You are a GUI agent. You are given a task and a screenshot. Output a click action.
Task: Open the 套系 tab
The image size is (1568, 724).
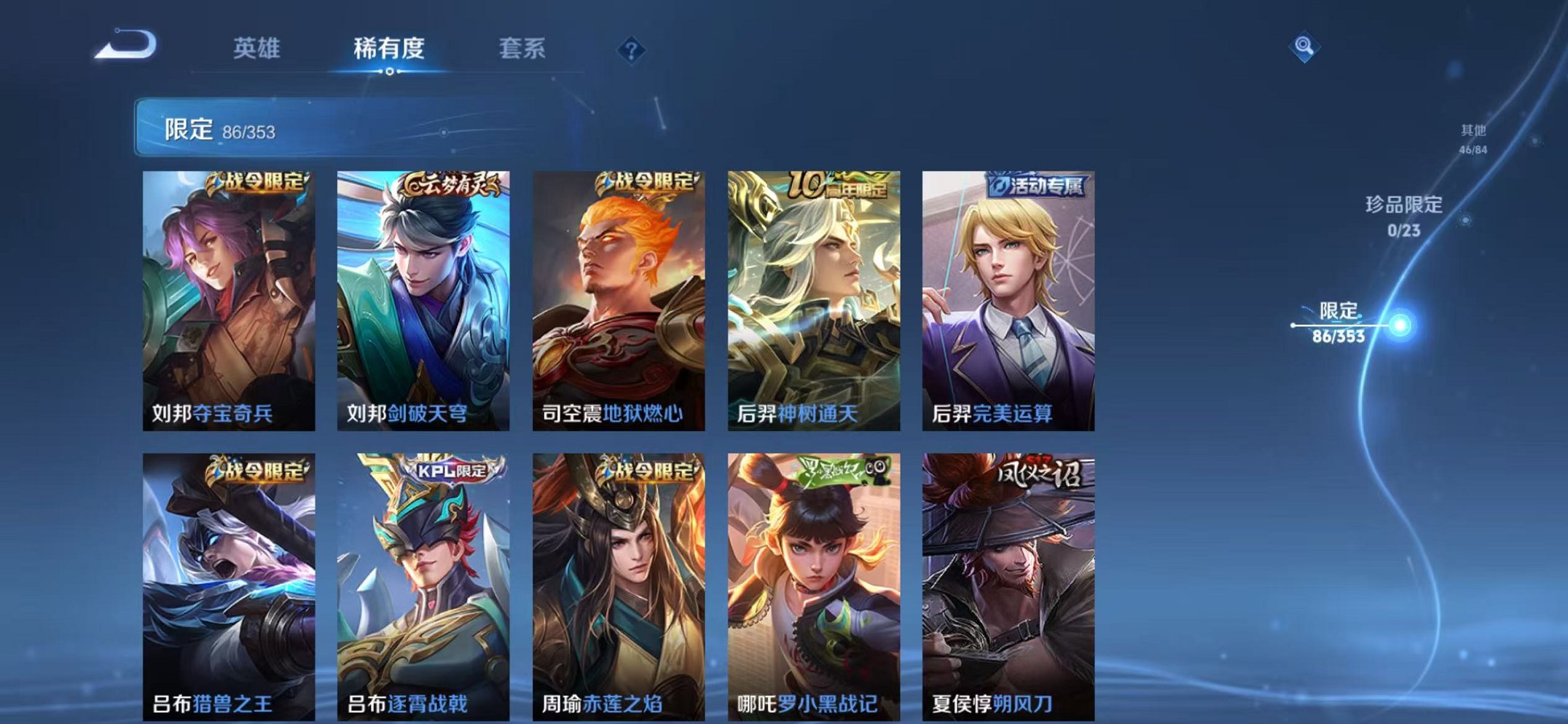click(x=523, y=50)
